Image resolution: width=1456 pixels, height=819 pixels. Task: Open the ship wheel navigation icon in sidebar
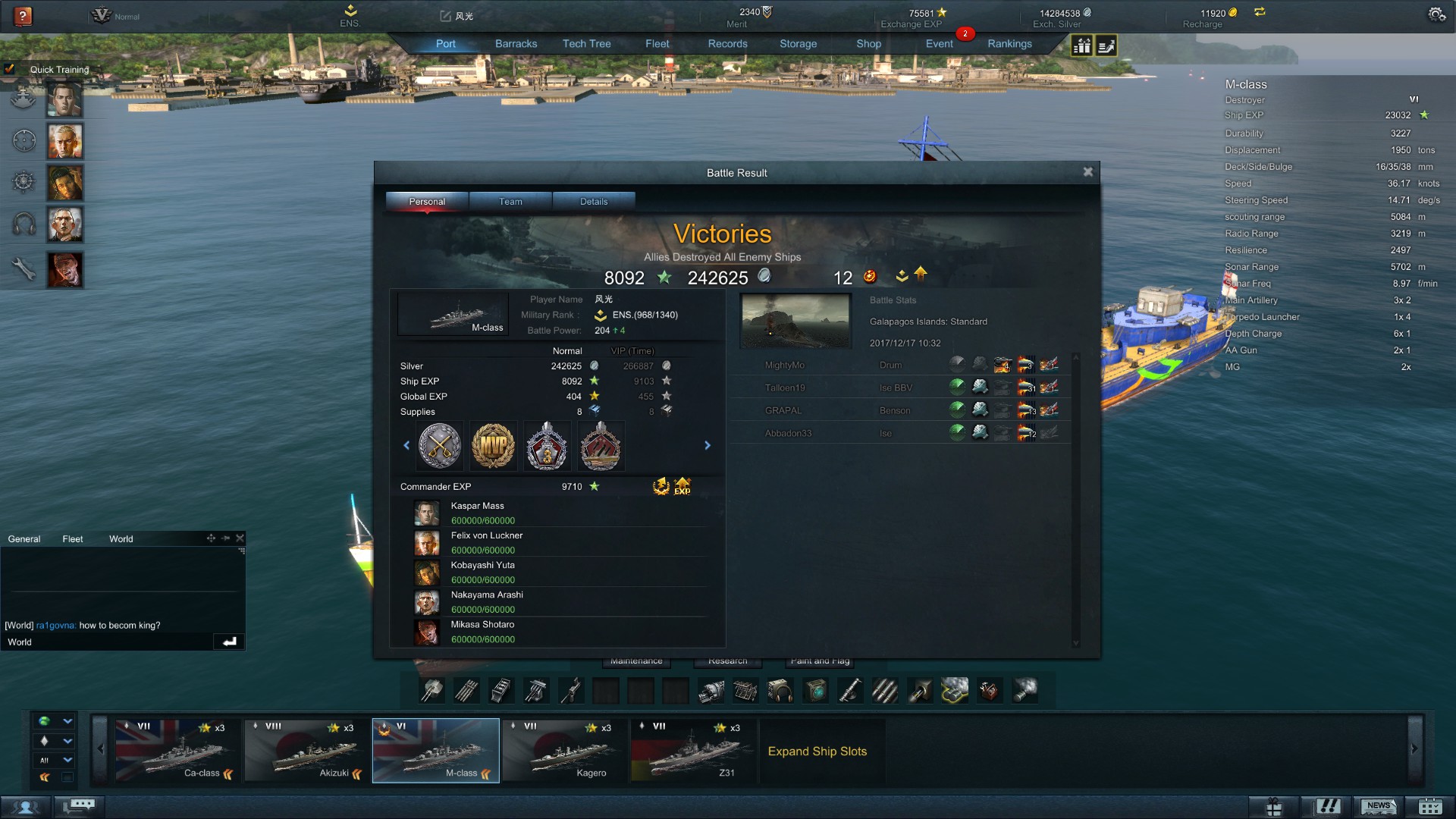tap(24, 182)
